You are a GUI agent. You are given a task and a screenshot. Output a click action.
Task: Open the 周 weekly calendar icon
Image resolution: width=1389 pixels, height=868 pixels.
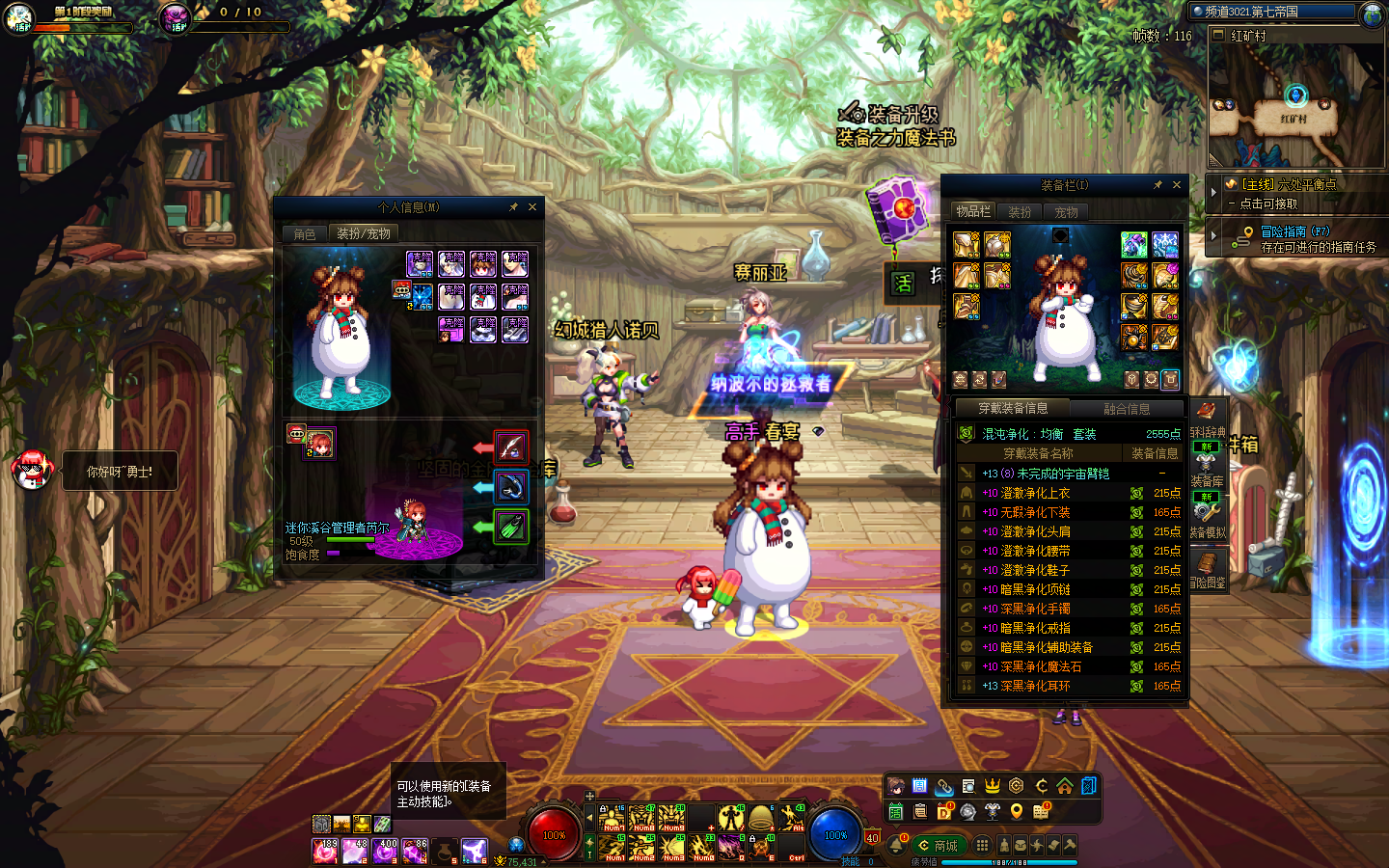[x=919, y=786]
